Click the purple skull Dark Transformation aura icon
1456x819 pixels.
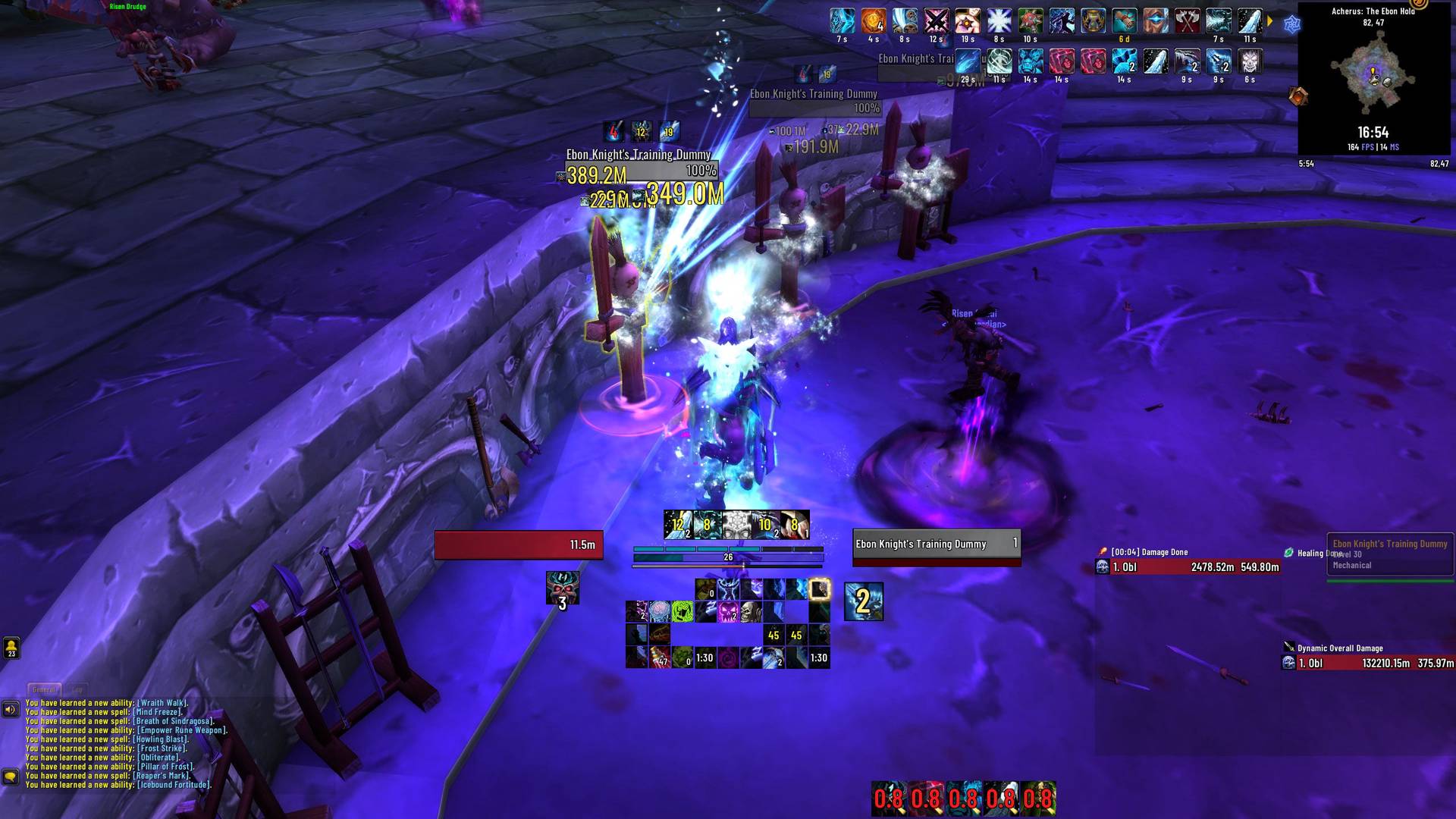pyautogui.click(x=729, y=611)
